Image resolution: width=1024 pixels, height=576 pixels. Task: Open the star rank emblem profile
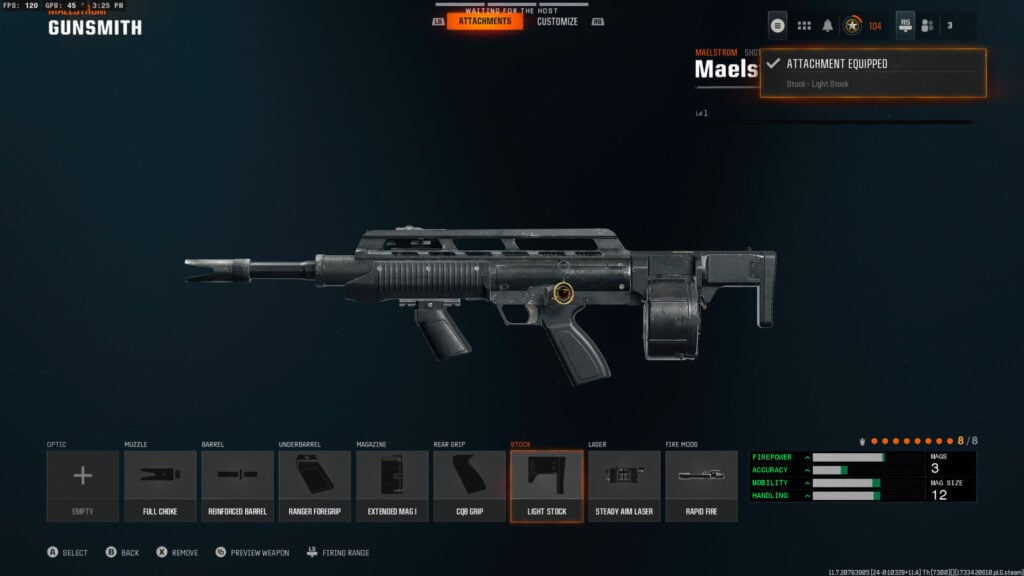coord(853,25)
